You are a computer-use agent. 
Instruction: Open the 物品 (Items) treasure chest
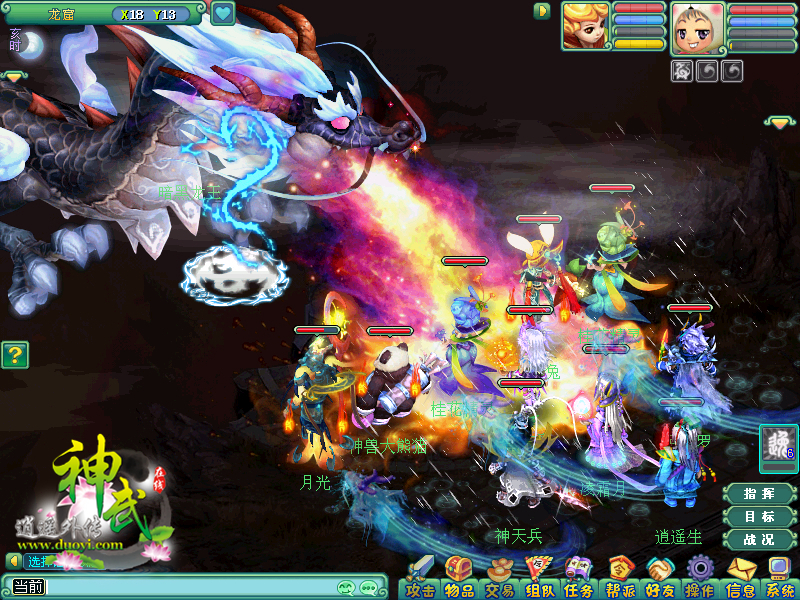459,577
